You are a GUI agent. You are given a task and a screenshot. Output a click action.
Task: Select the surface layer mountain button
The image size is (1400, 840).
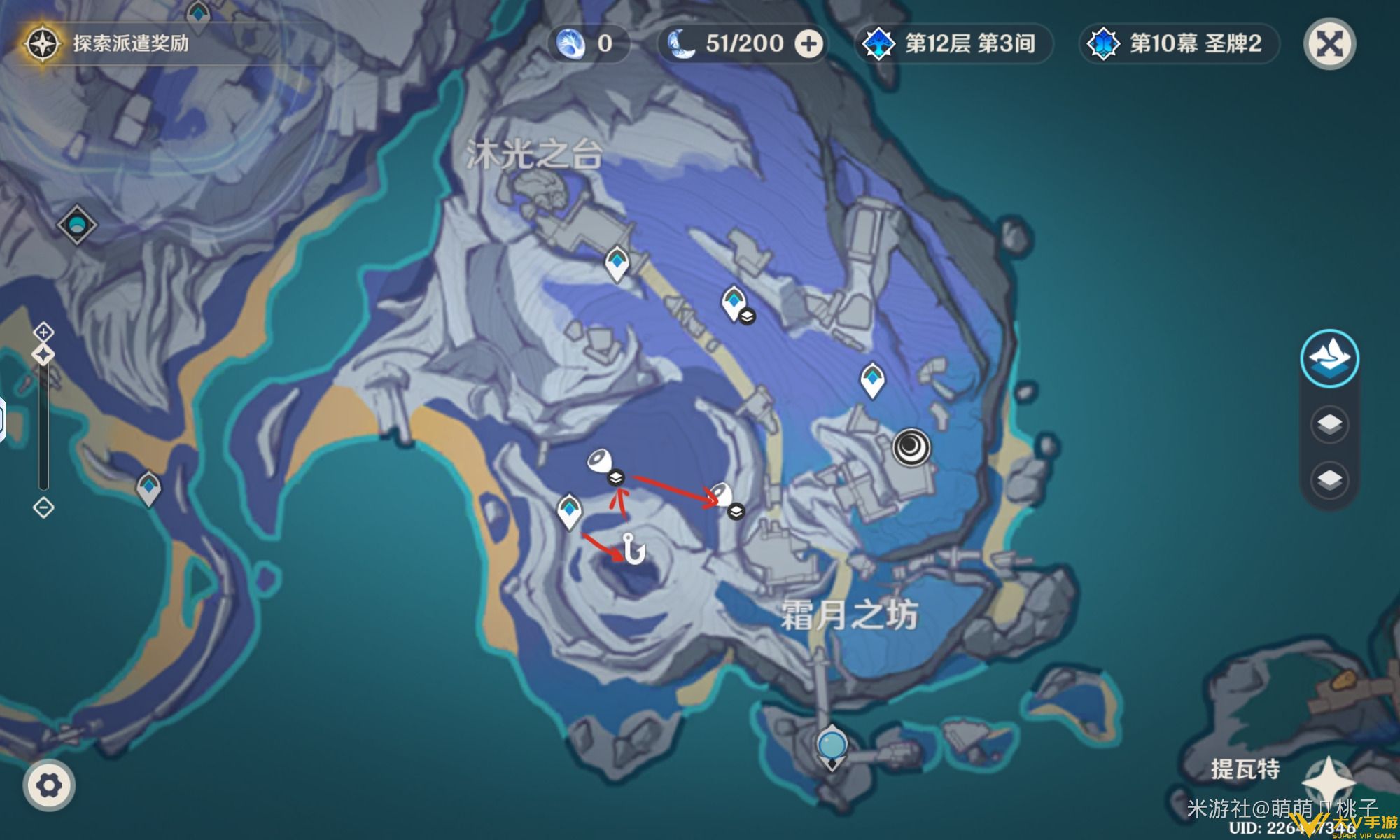coord(1329,358)
